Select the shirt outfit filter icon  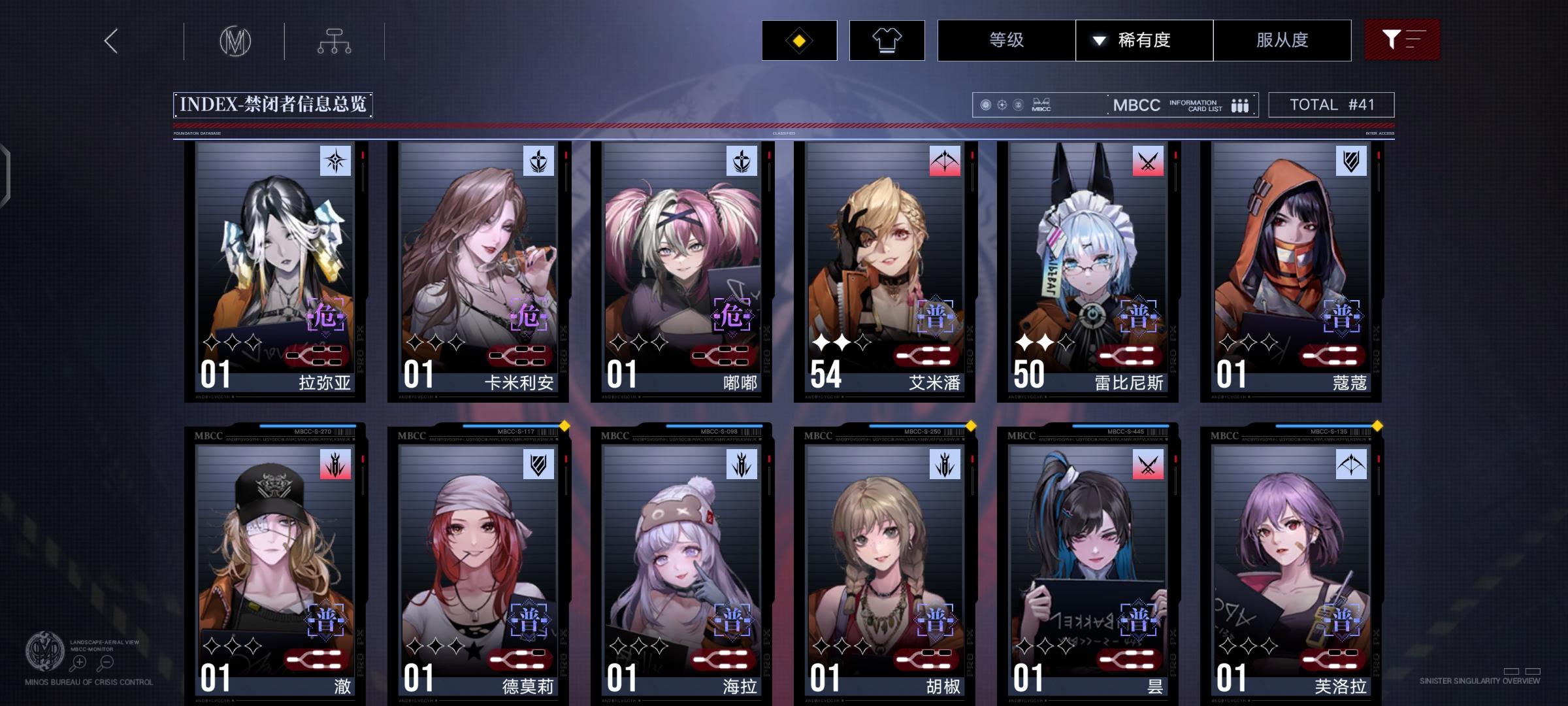pos(887,40)
